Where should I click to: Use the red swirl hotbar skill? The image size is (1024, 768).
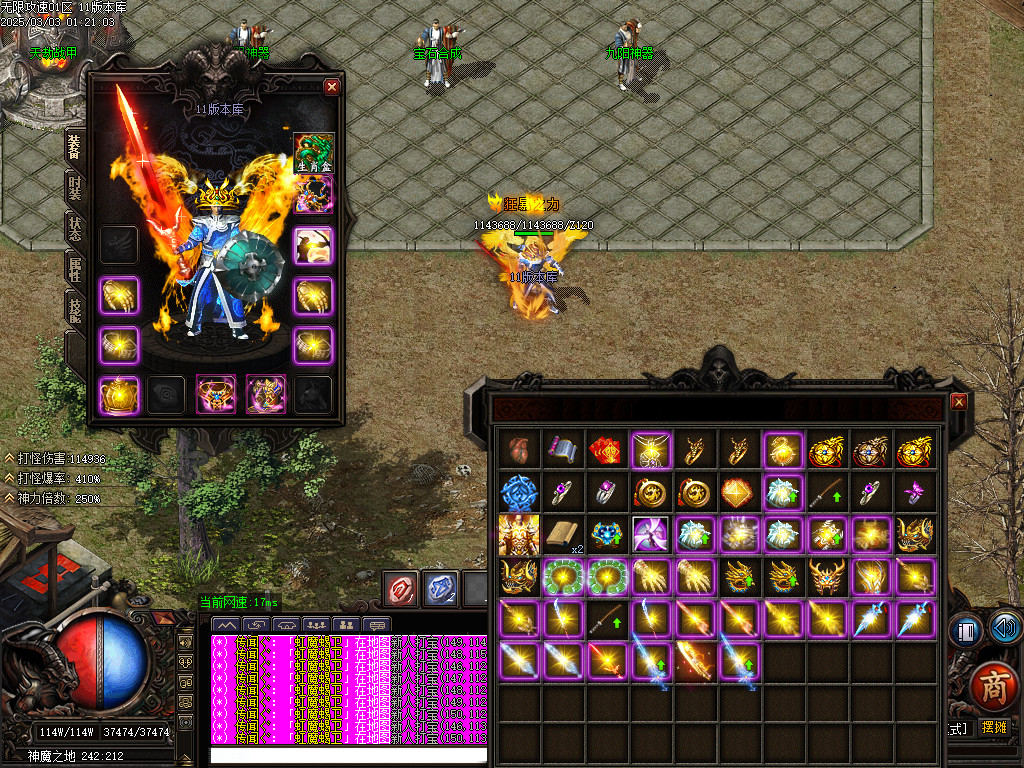click(402, 589)
